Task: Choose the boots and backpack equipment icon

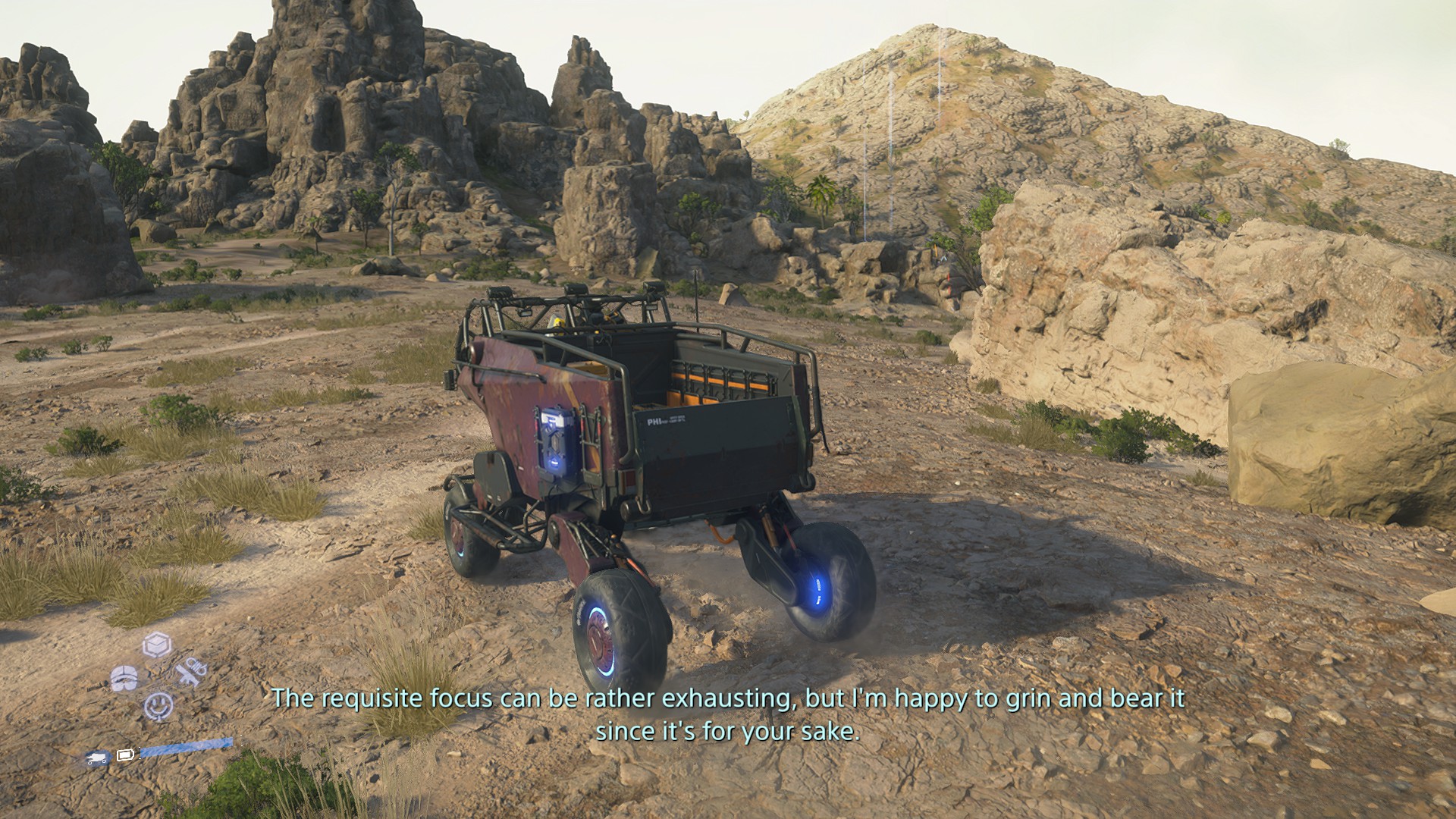Action: 124,677
